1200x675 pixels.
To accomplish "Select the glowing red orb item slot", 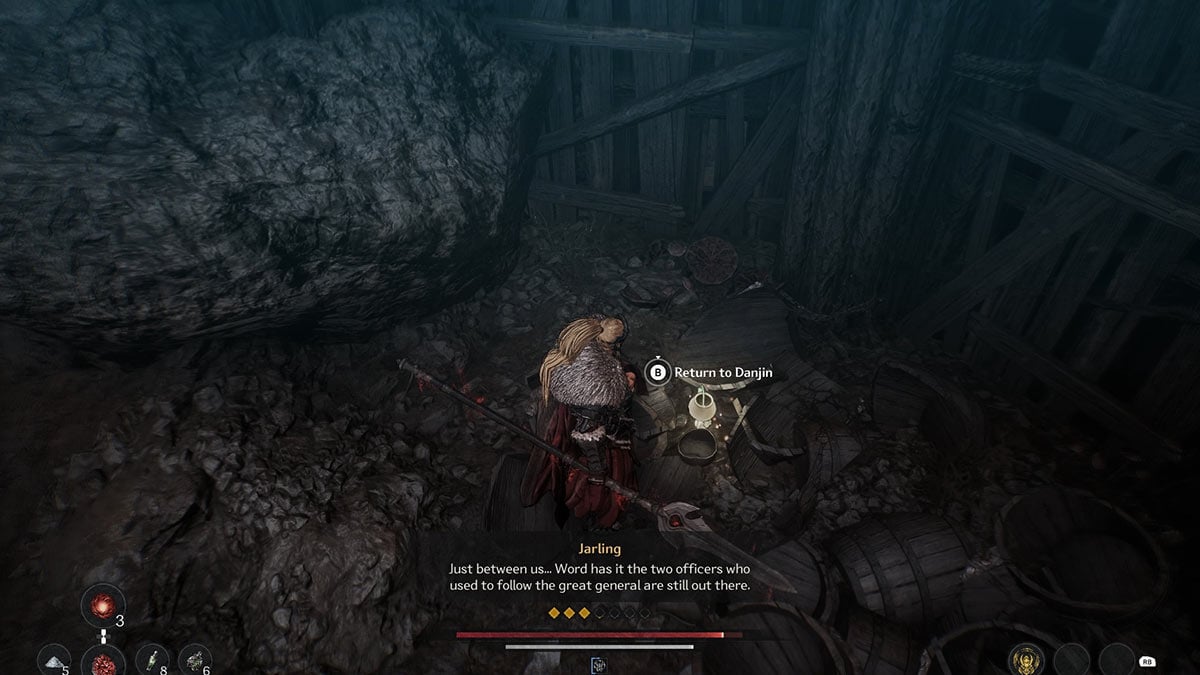I will [103, 605].
